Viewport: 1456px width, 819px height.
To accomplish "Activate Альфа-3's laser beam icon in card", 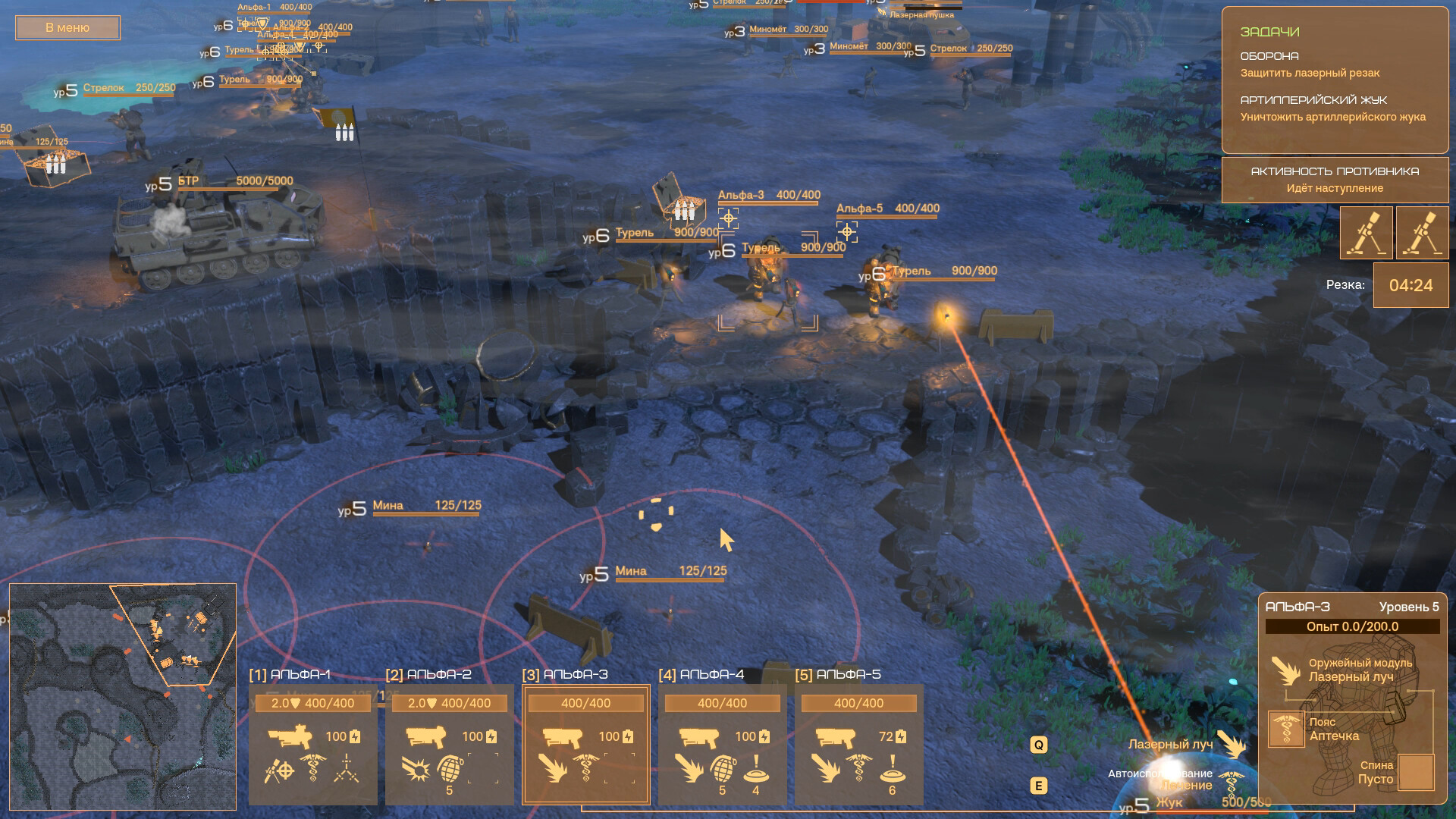I will click(x=552, y=769).
